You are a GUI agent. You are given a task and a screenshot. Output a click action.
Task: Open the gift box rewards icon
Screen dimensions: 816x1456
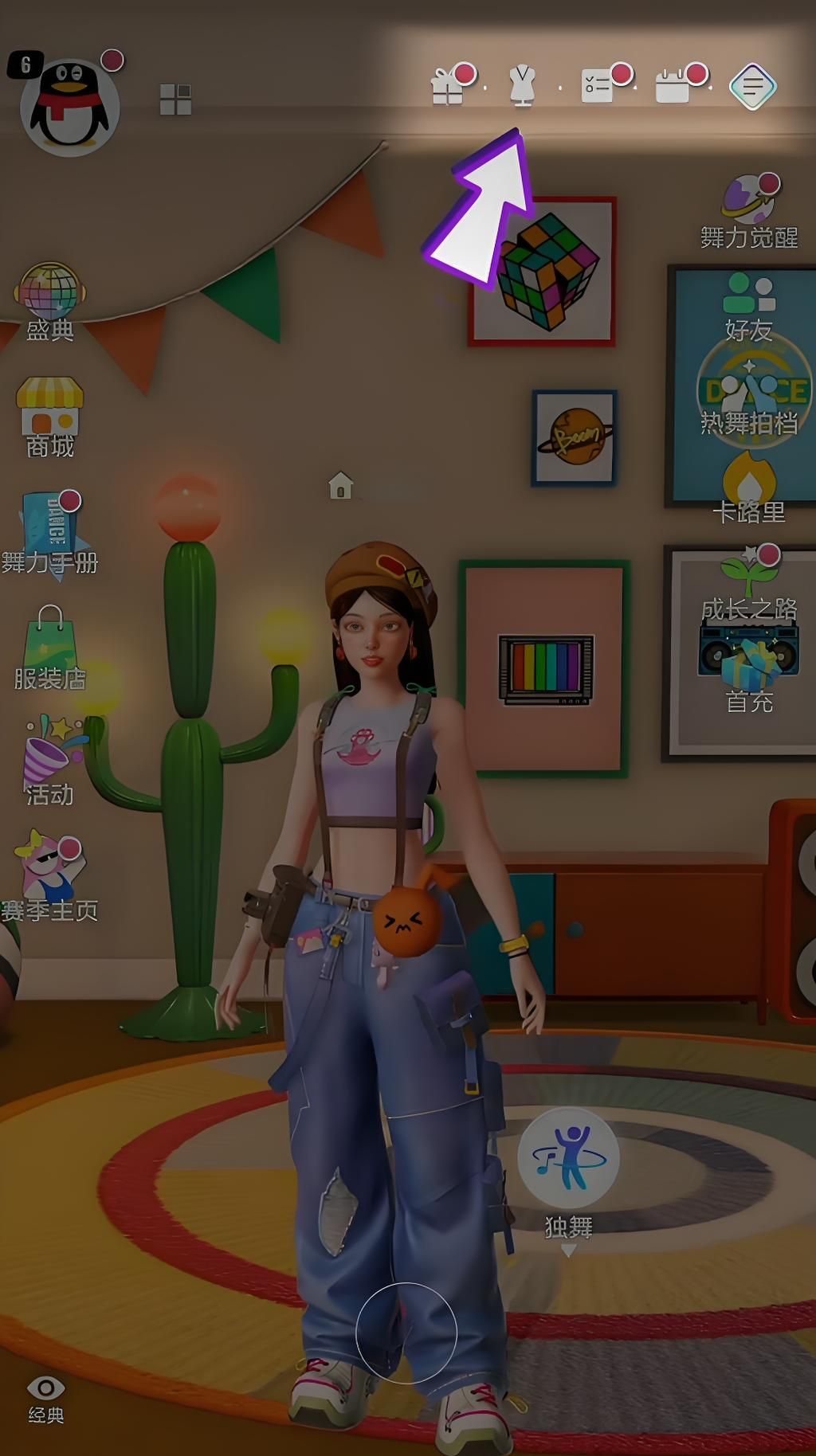pyautogui.click(x=448, y=86)
